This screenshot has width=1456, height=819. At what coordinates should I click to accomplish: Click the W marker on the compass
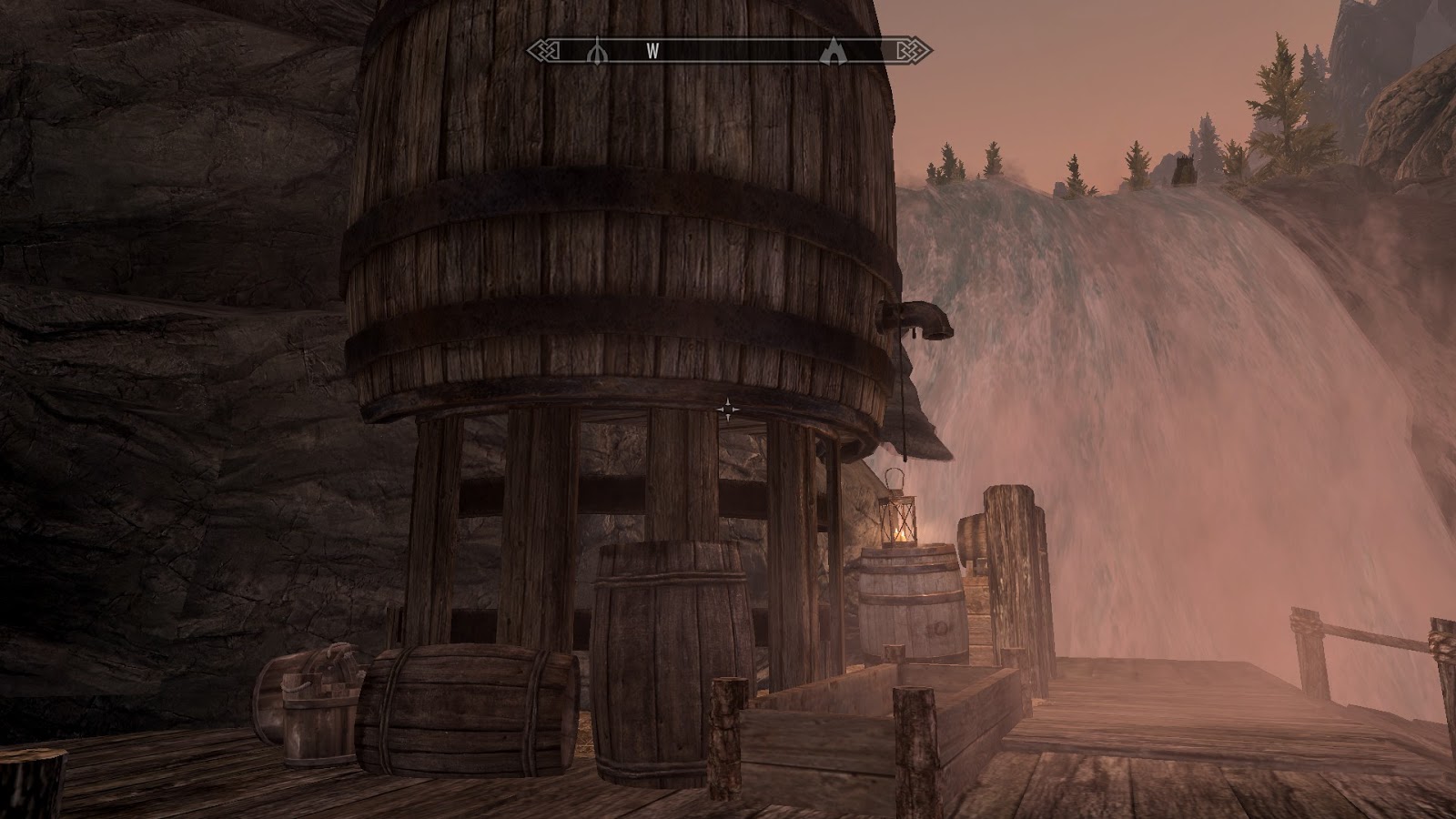pyautogui.click(x=653, y=53)
